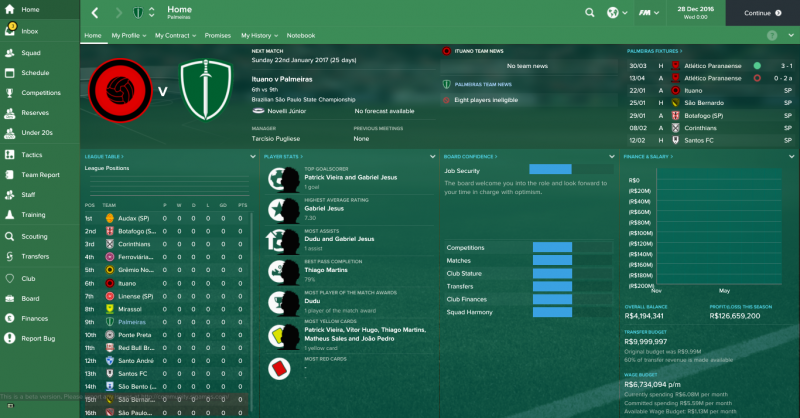Open the Schedule page
Viewport: 800px width, 418px height.
pos(35,73)
